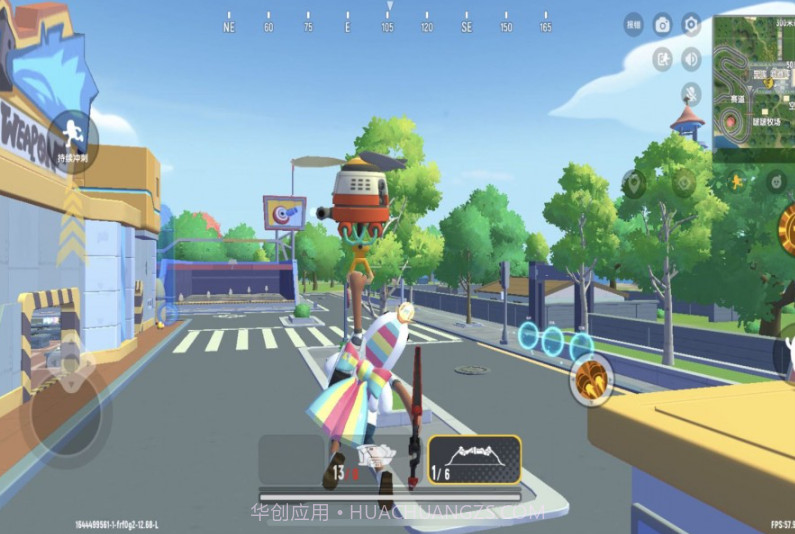Select the bow weapon slot

[x=475, y=460]
